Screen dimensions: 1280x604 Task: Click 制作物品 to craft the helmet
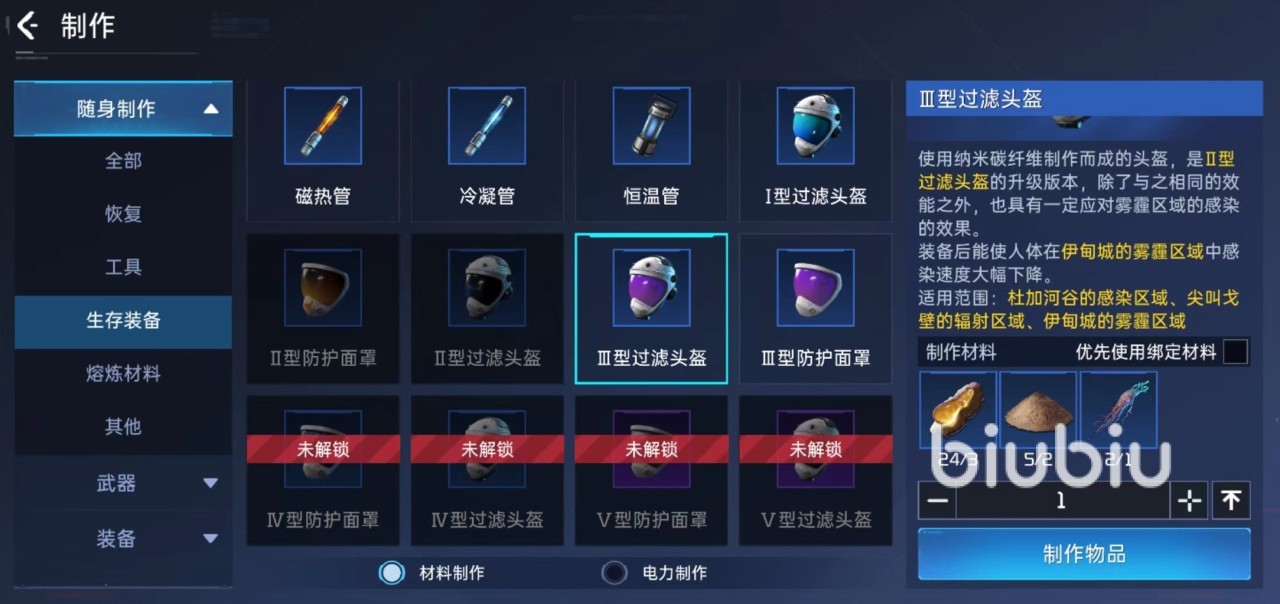1084,554
